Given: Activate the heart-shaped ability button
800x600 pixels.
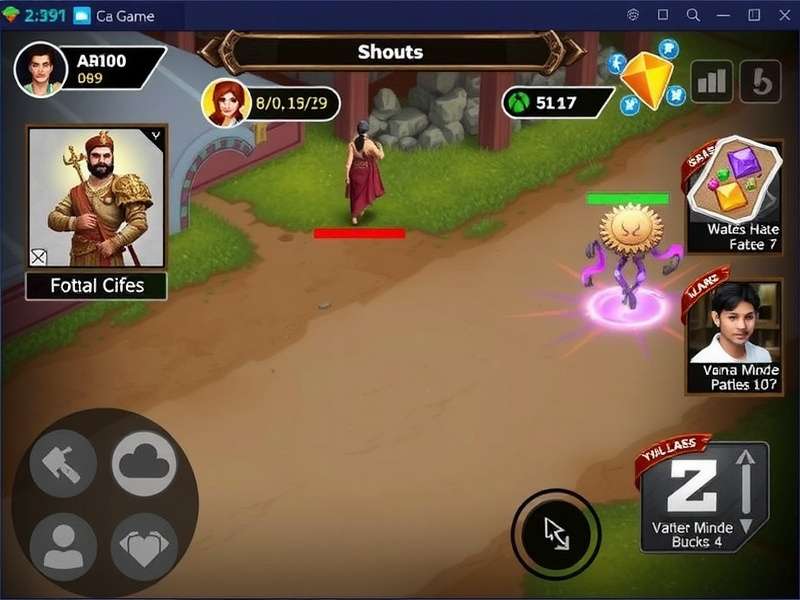Looking at the screenshot, I should [144, 546].
